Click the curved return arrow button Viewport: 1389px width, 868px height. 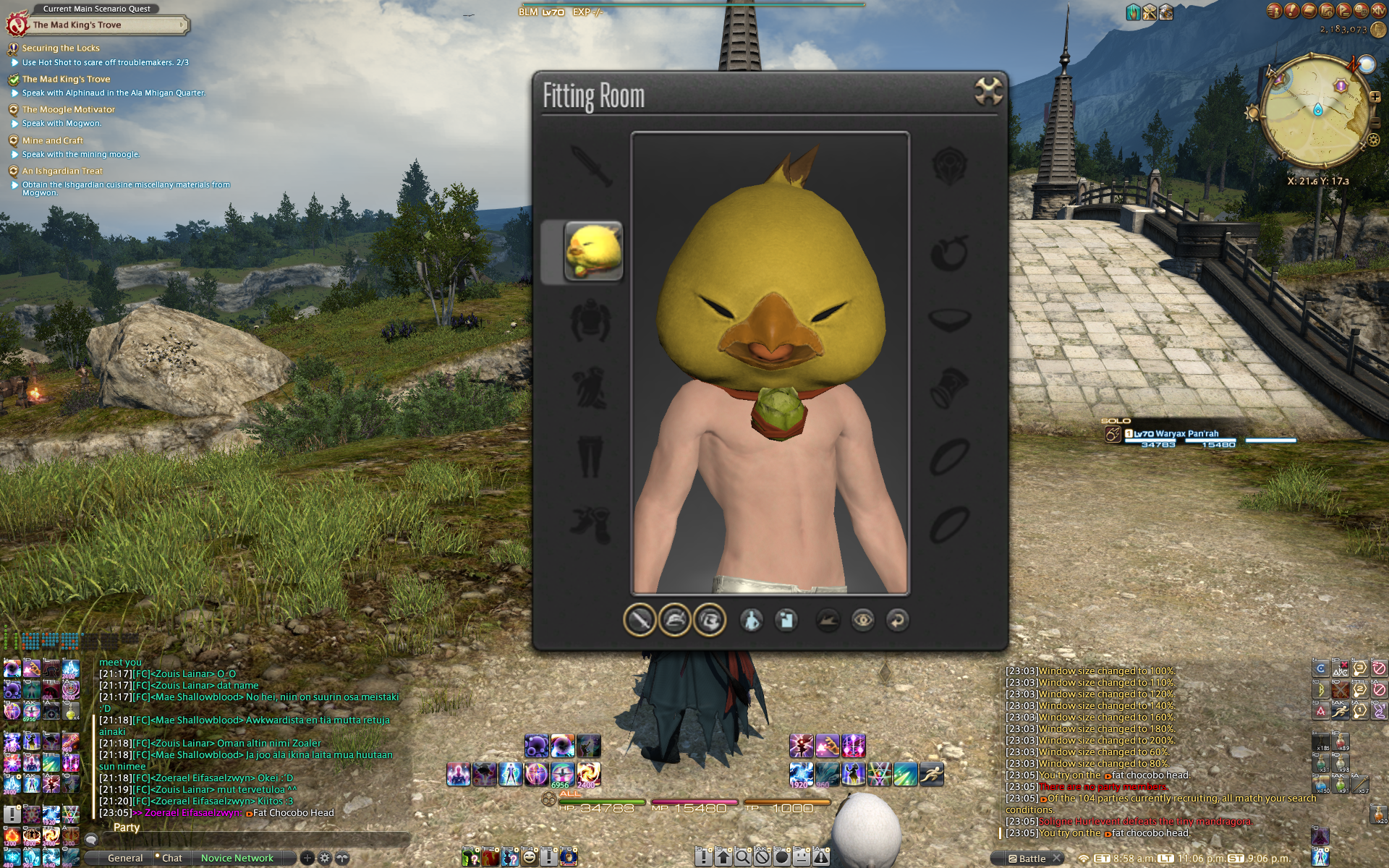898,620
